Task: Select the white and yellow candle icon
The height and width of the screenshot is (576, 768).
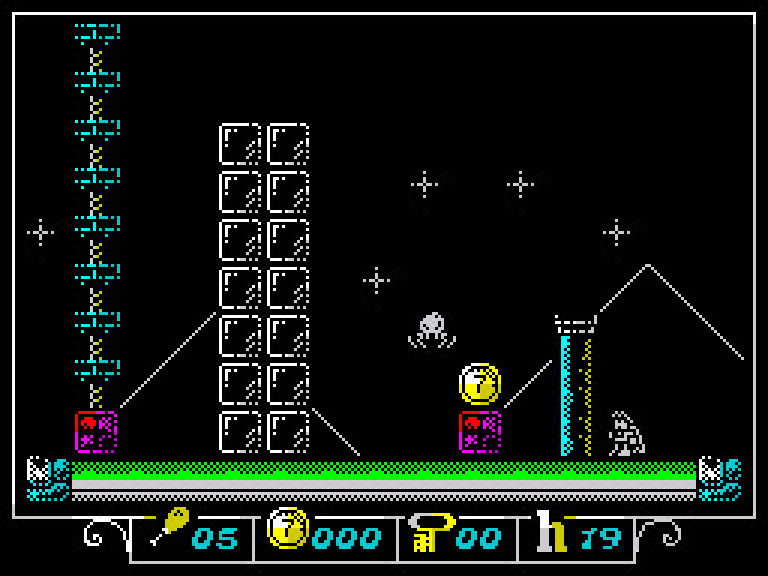Action: 551,531
